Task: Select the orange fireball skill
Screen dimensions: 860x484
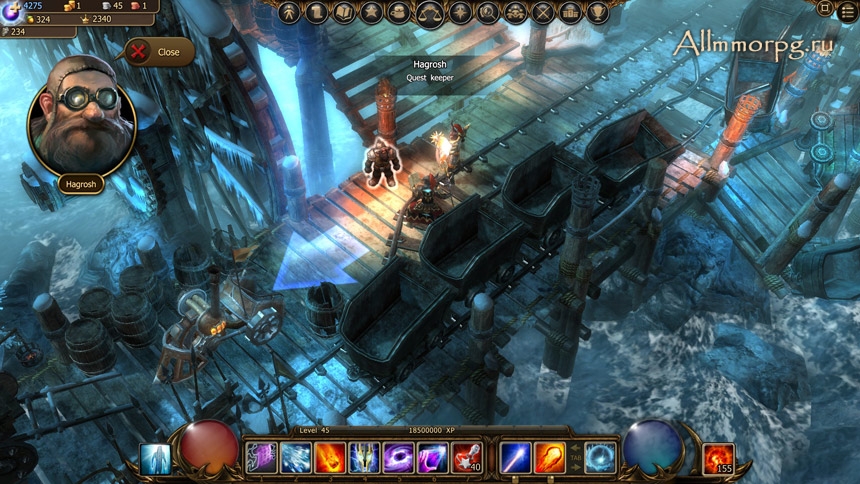Action: (550, 458)
